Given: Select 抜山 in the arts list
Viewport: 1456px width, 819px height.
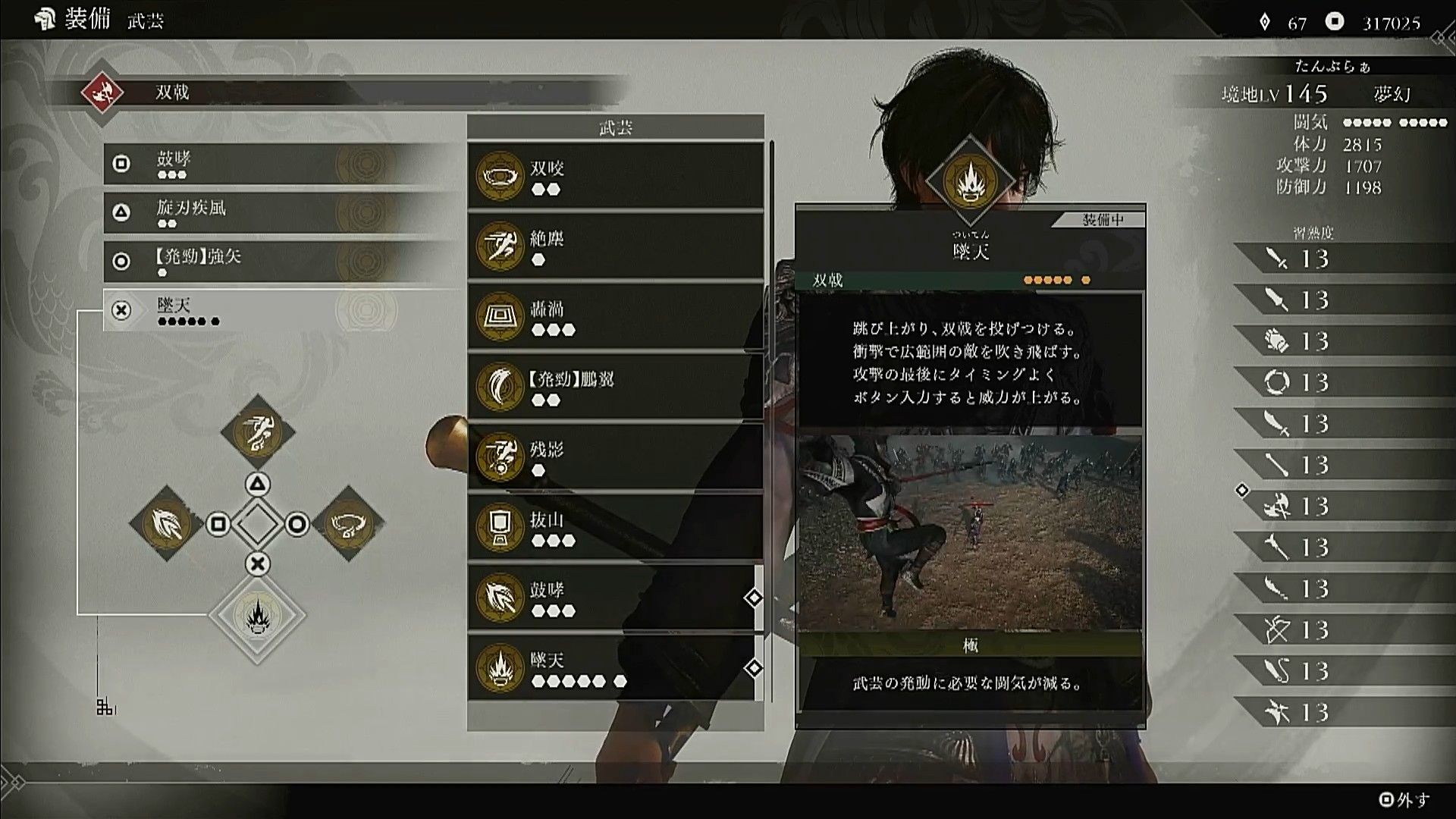Looking at the screenshot, I should (615, 528).
